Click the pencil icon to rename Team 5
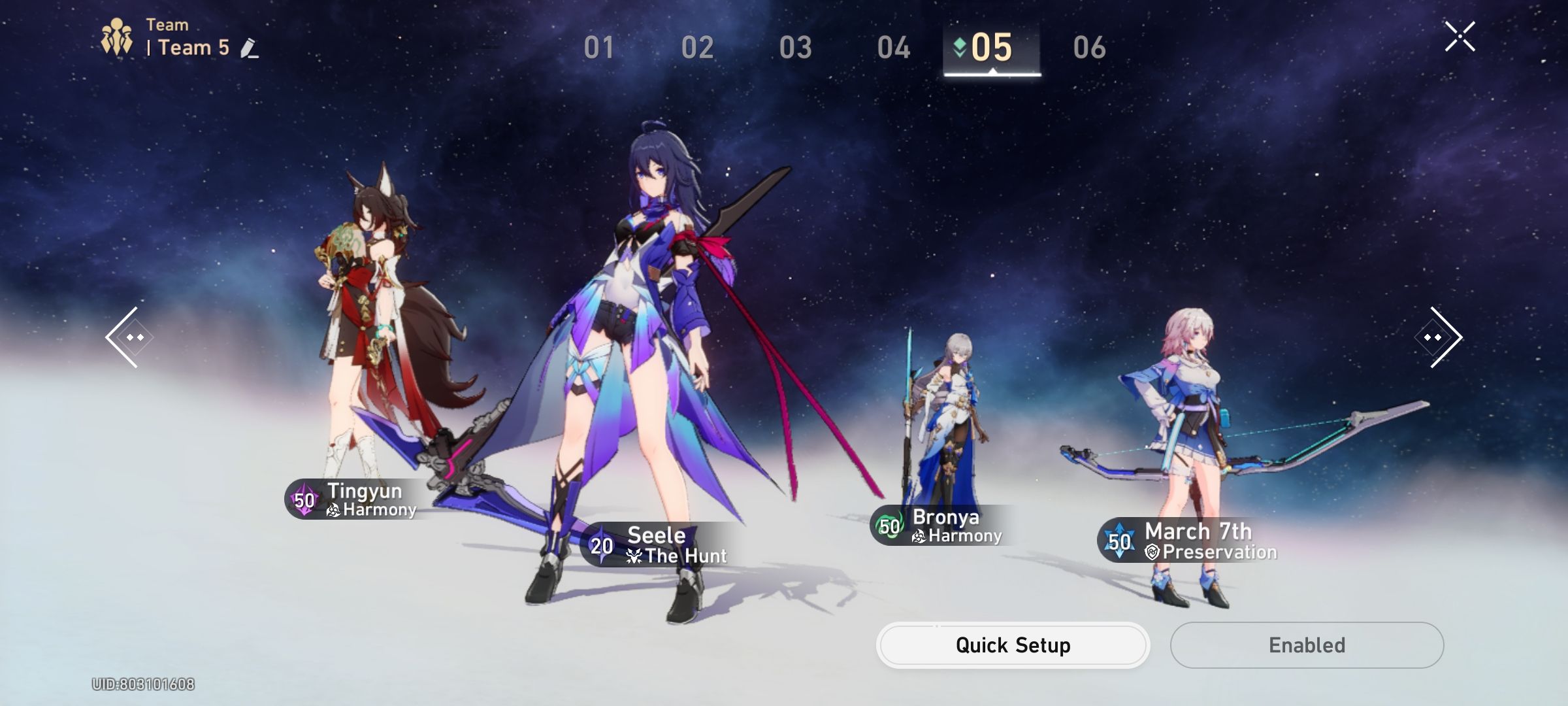Screen dimensions: 1568x706 (247, 48)
